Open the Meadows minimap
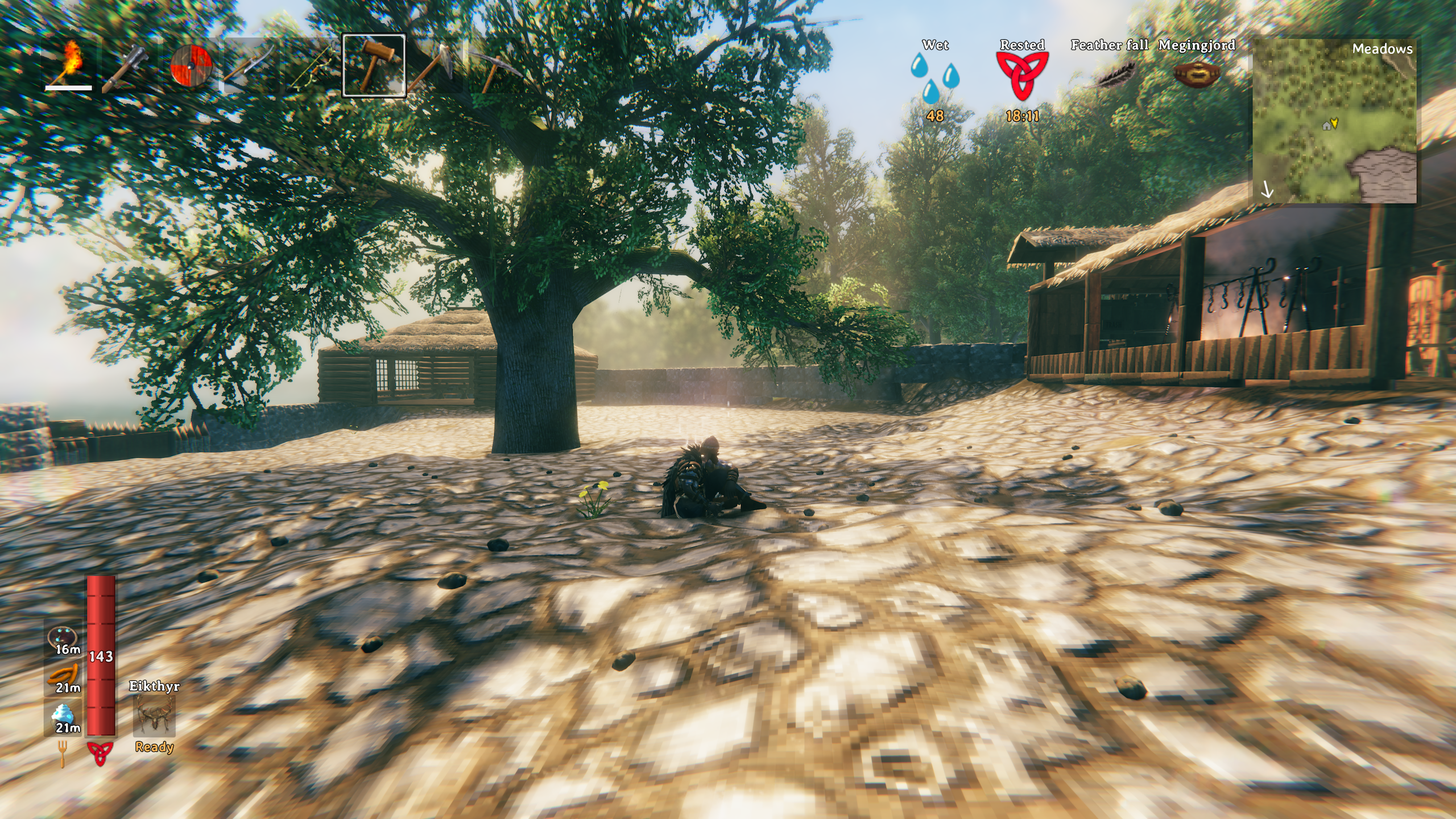The height and width of the screenshot is (819, 1456). [x=1334, y=121]
